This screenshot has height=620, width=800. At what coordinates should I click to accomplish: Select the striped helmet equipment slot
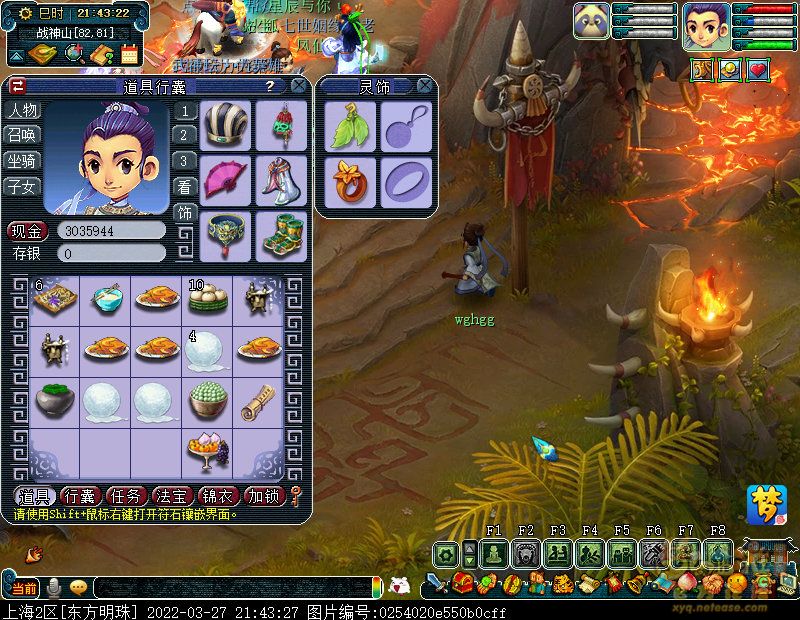(226, 125)
